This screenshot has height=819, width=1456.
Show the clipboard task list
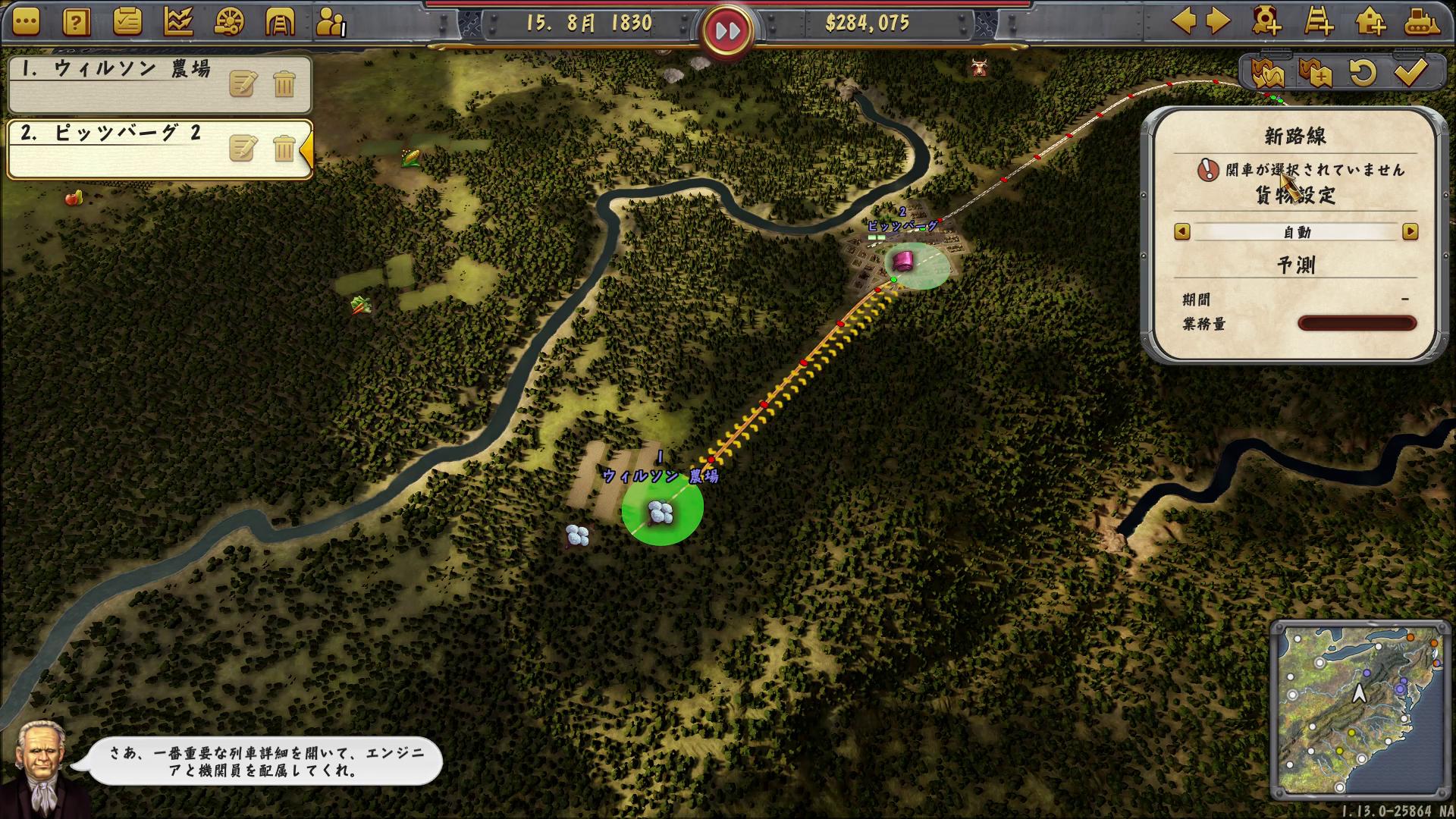(x=127, y=22)
